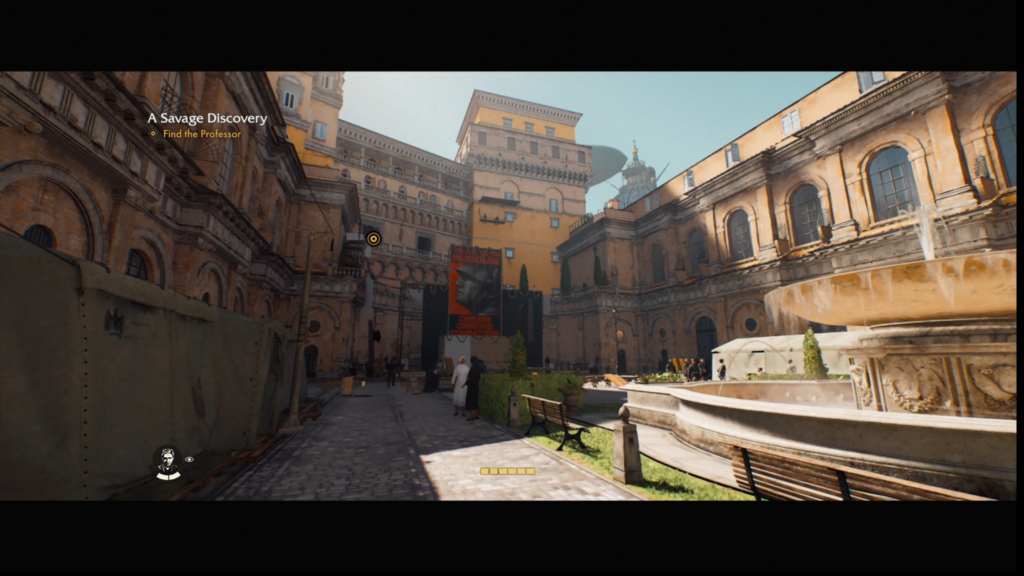1024x576 pixels.
Task: Select the disguise character portrait icon
Action: point(167,461)
